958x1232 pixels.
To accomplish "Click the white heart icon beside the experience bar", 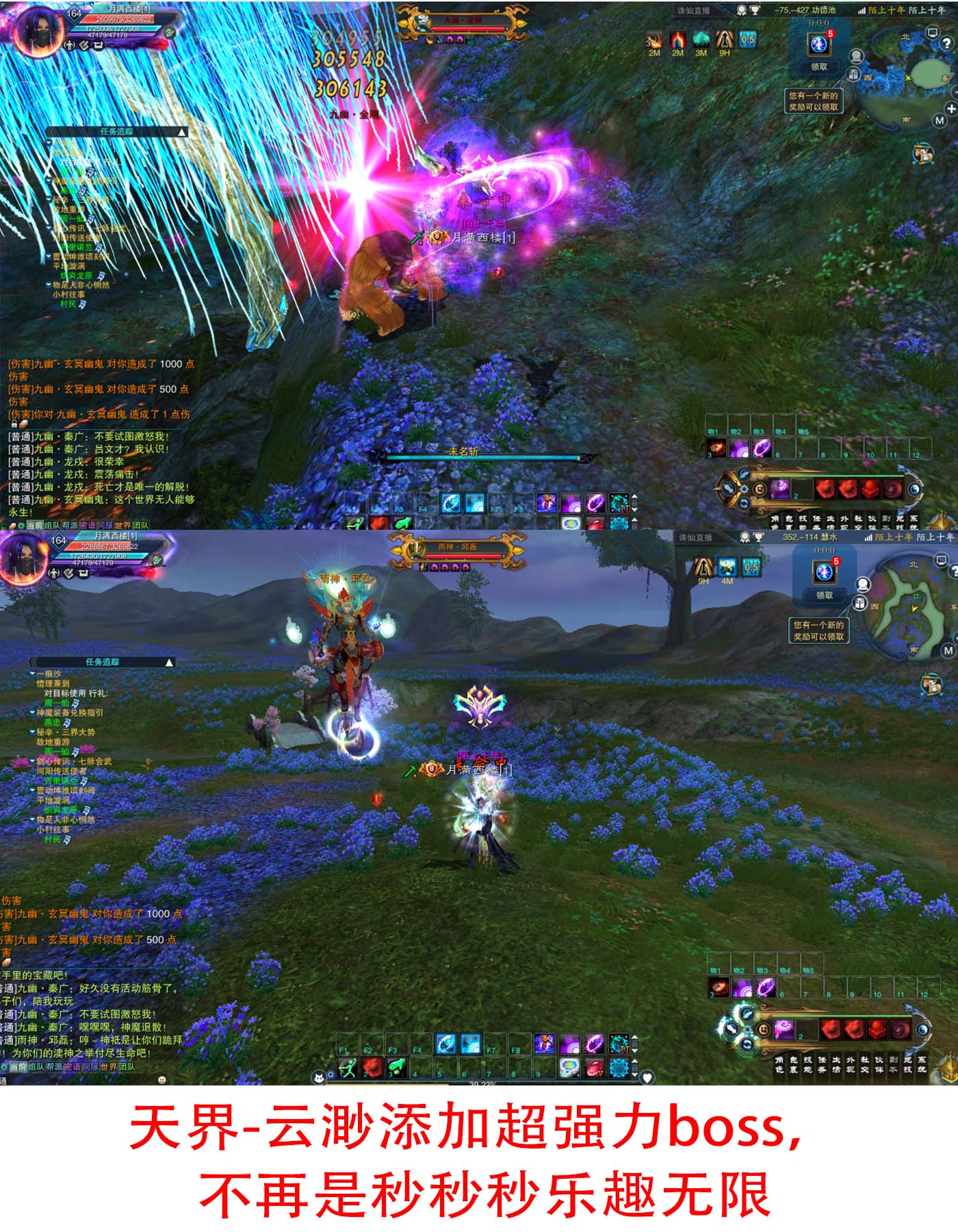I will click(647, 1078).
